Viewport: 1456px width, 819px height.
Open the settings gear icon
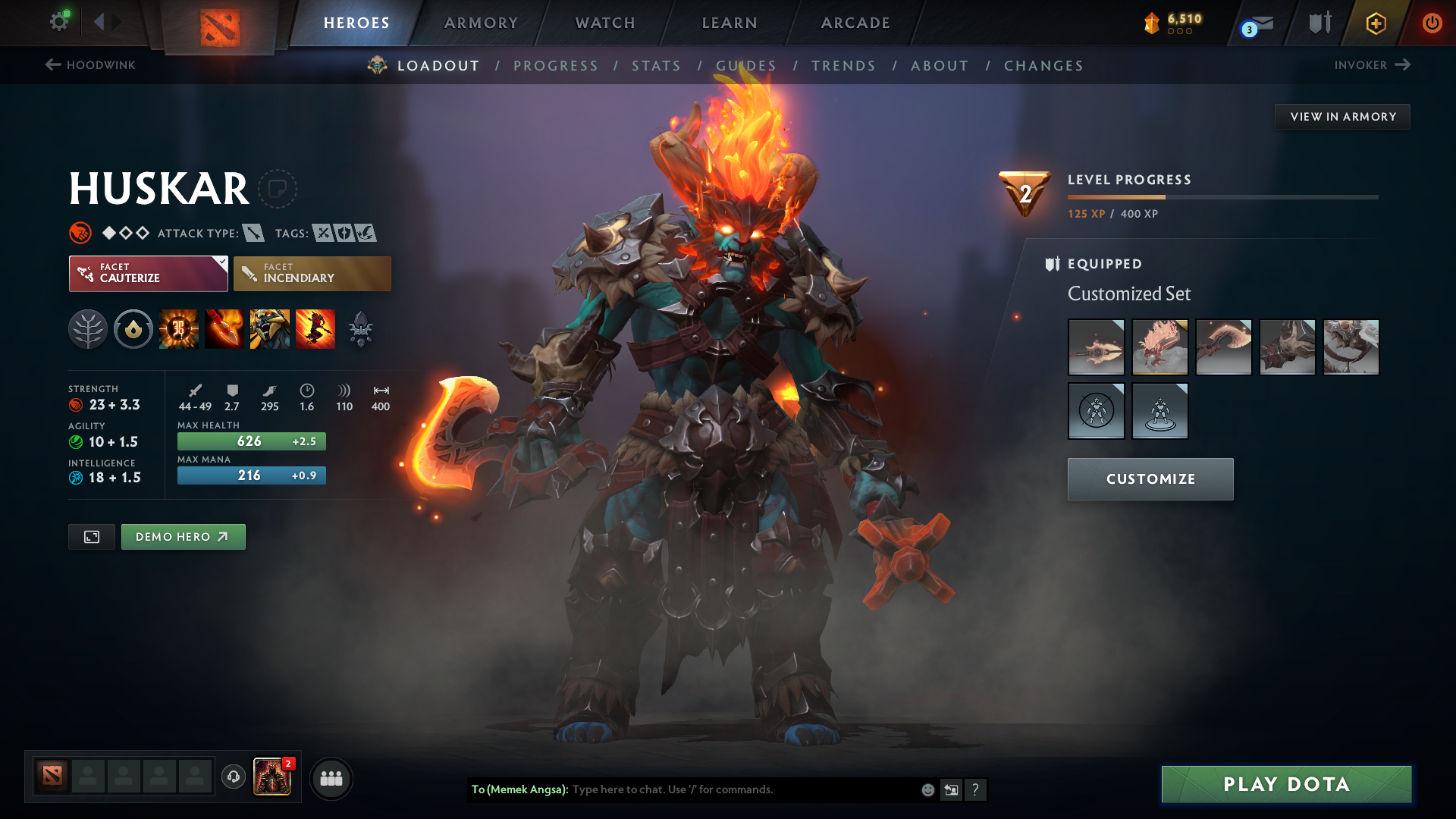pyautogui.click(x=59, y=22)
